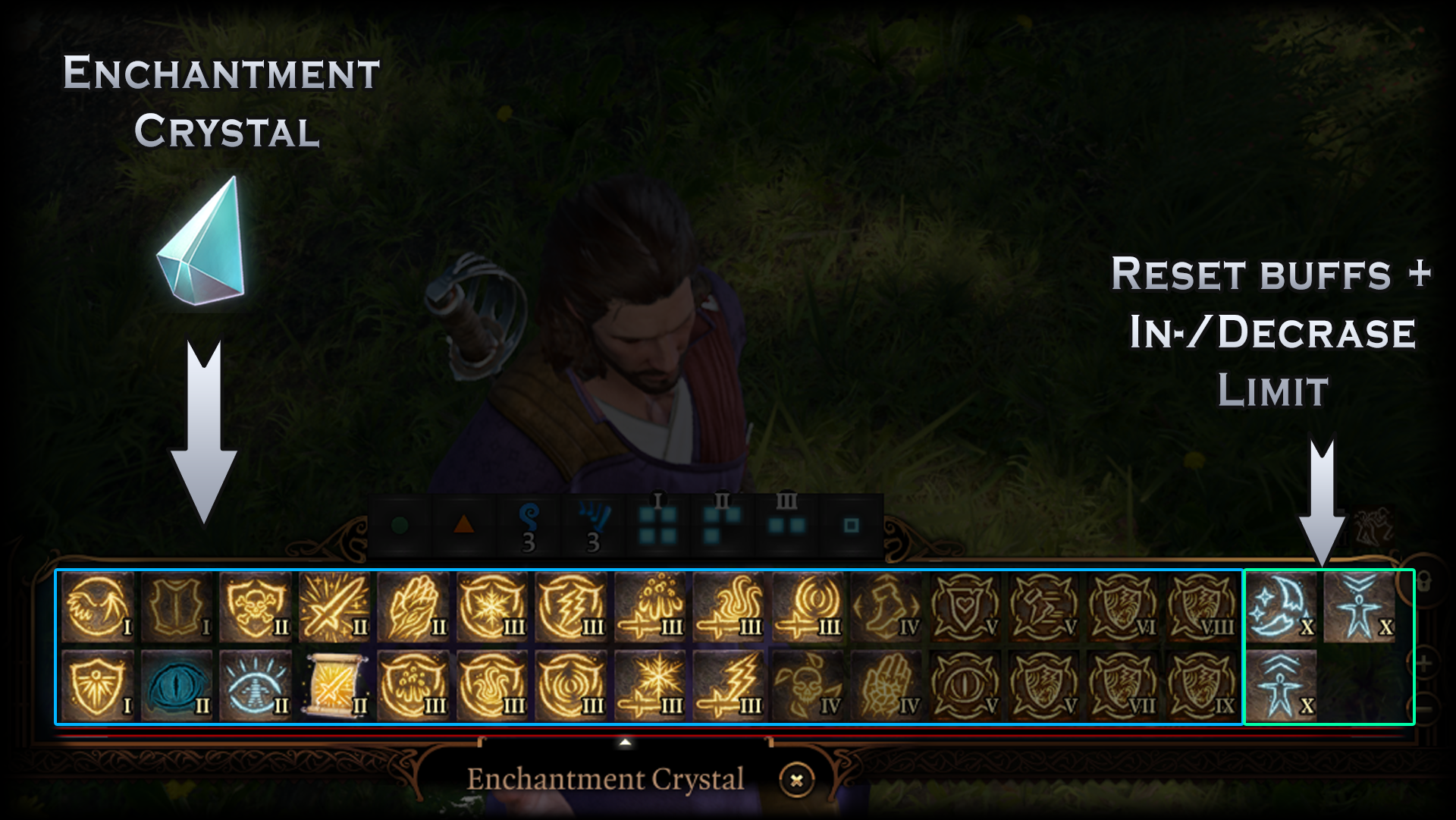Image resolution: width=1456 pixels, height=820 pixels.
Task: Select the sun shield tier I enchantment
Action: click(97, 686)
